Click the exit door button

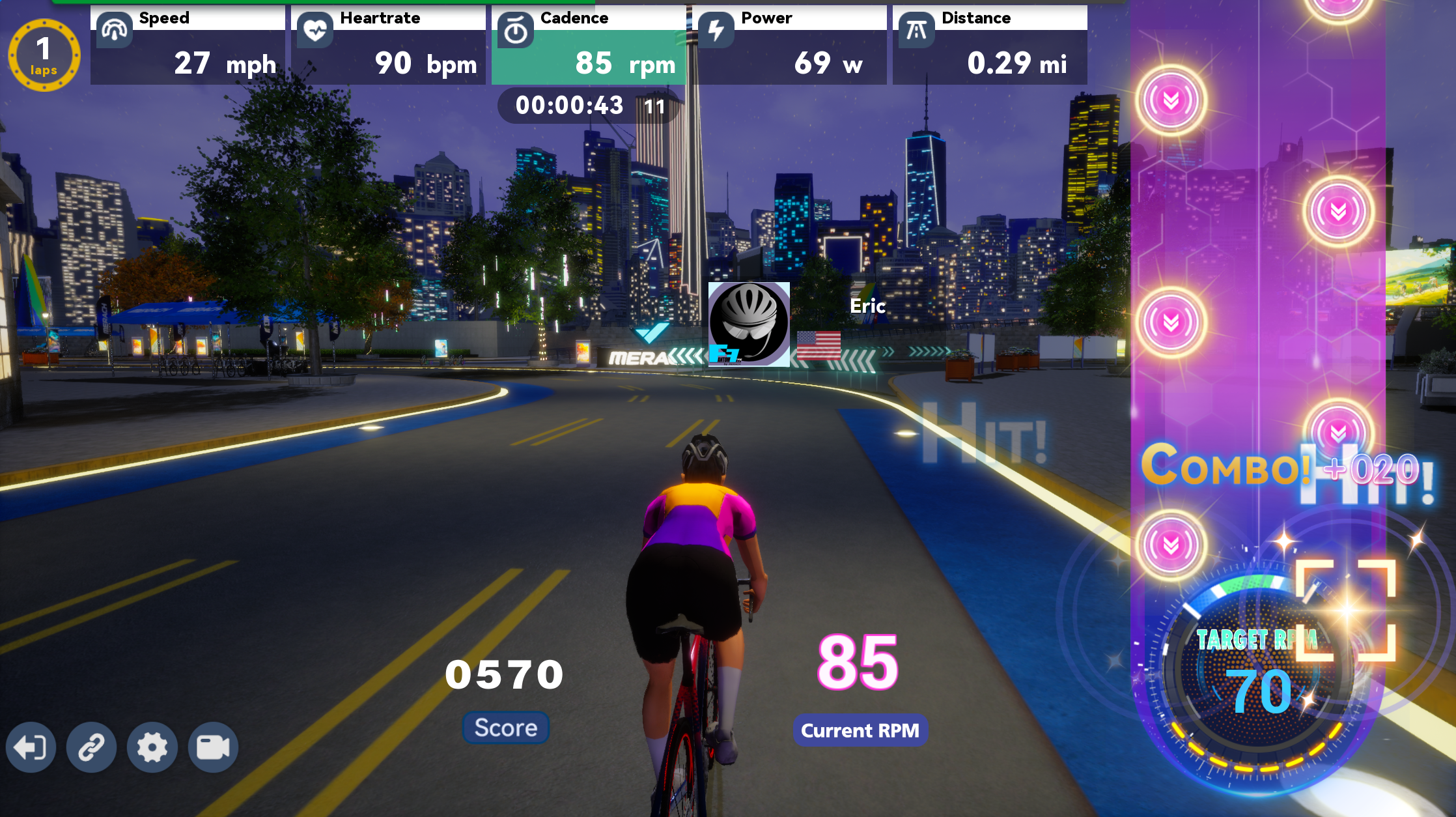pos(31,747)
